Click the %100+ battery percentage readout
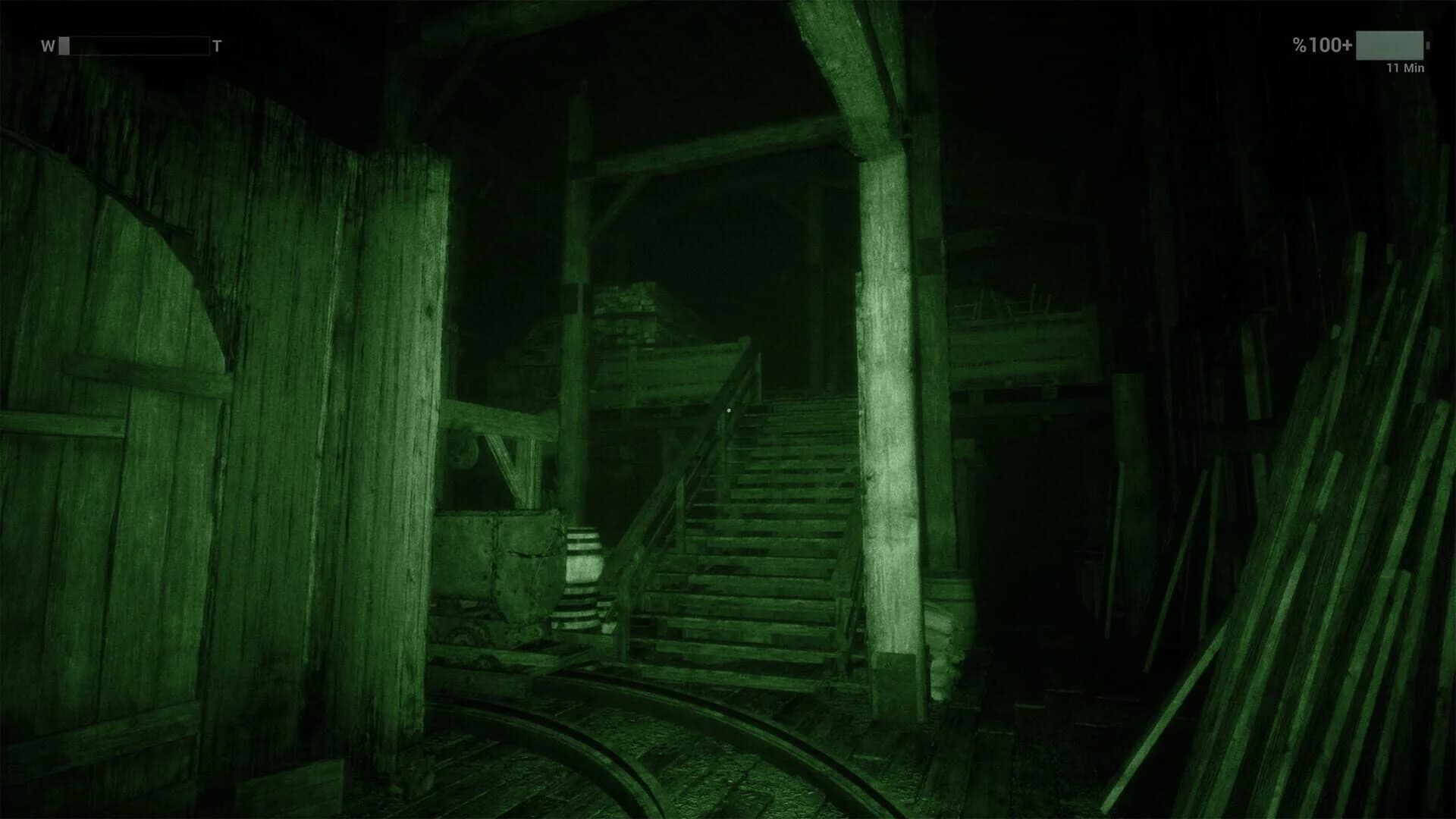 [x=1323, y=45]
